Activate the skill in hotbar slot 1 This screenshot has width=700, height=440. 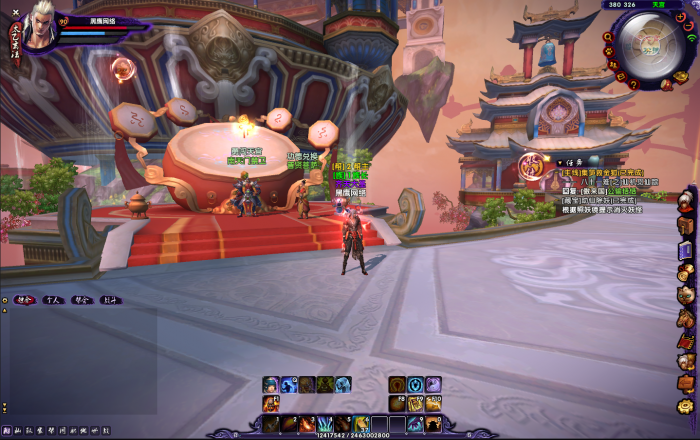click(271, 424)
